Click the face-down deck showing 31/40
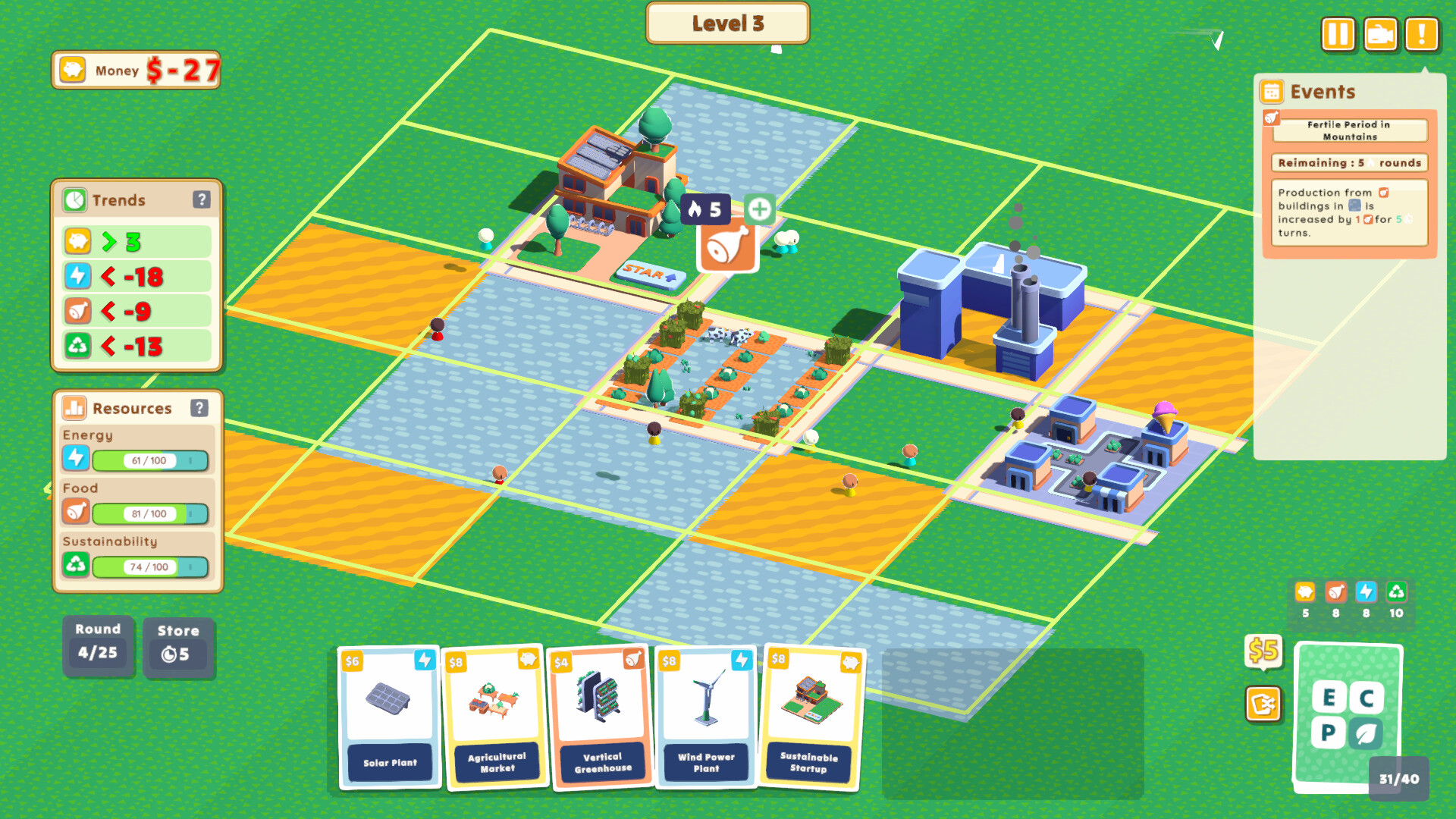1456x819 pixels. point(1348,713)
